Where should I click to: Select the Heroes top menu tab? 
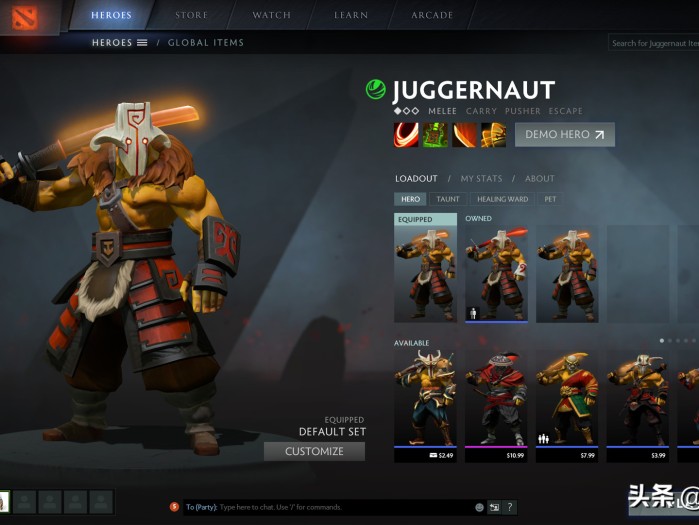coord(111,15)
